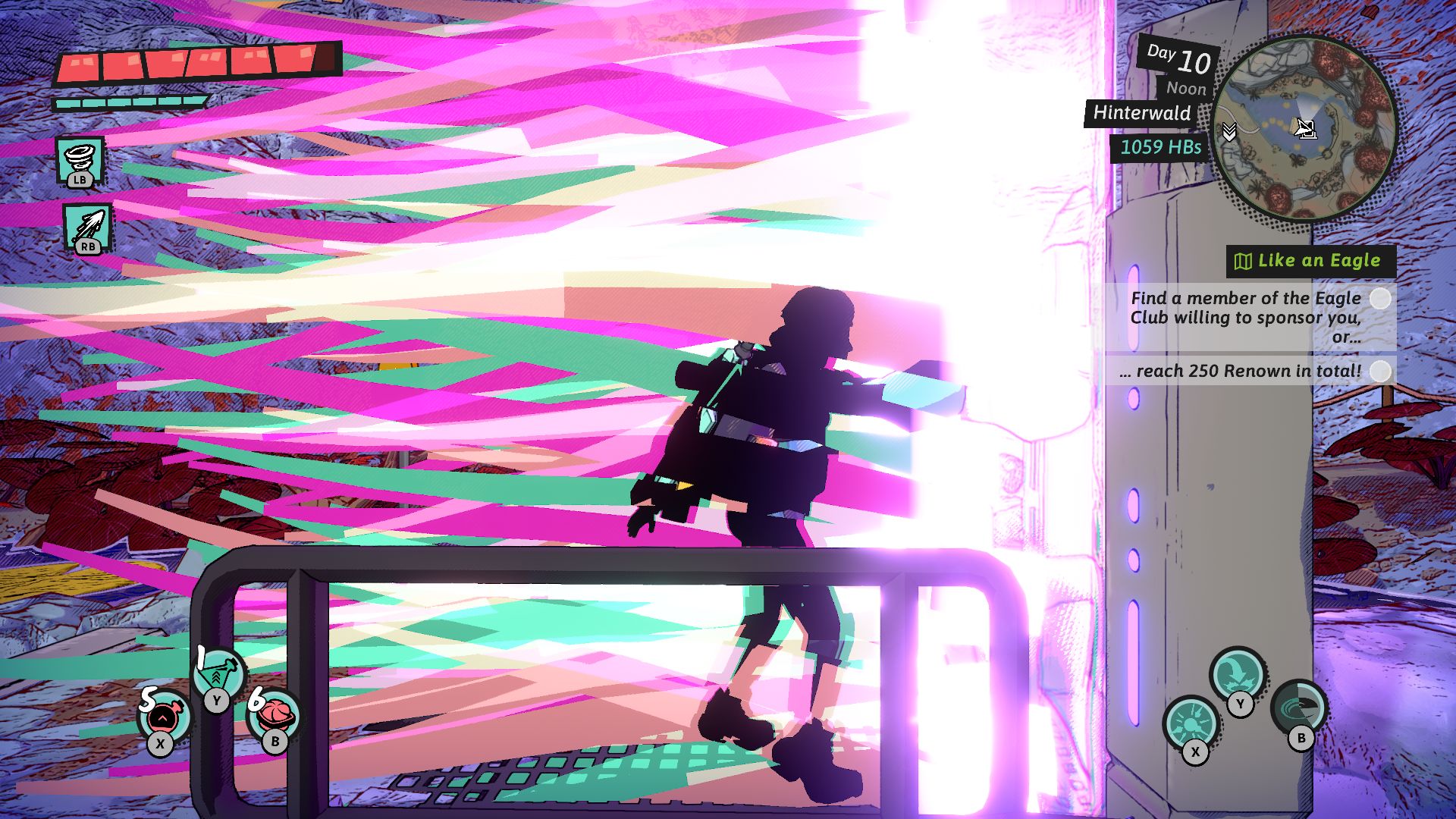
Task: Open the Like an Eagle quest tracker
Action: tap(1310, 261)
